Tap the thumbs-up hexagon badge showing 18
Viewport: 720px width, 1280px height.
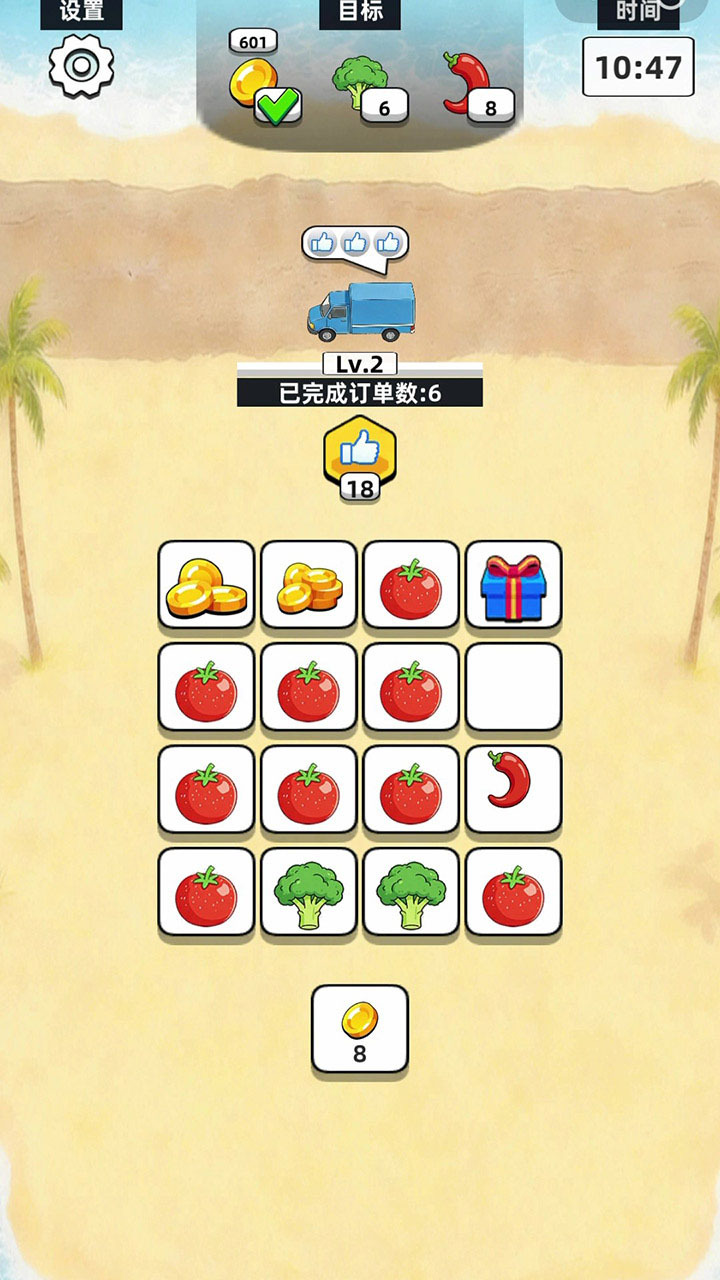[x=360, y=458]
